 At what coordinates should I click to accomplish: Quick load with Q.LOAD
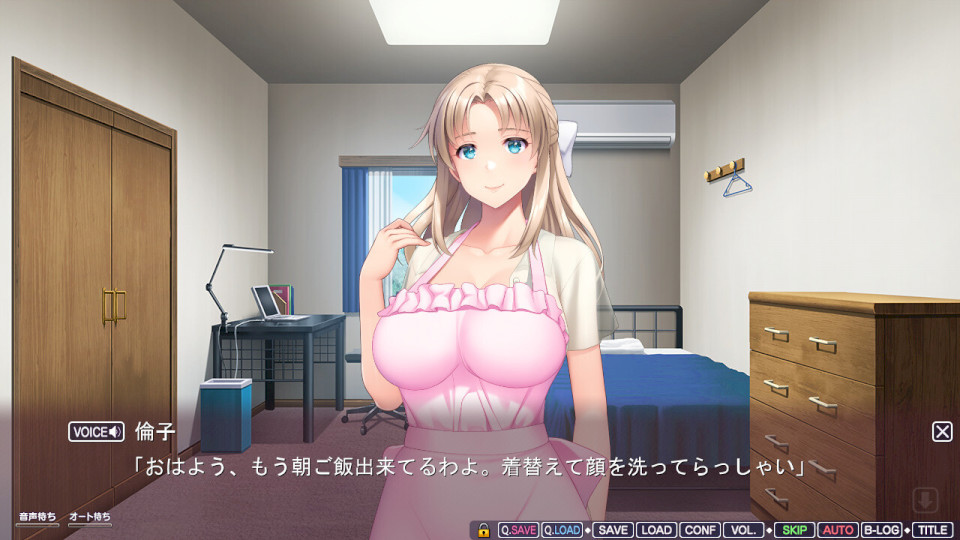(562, 530)
